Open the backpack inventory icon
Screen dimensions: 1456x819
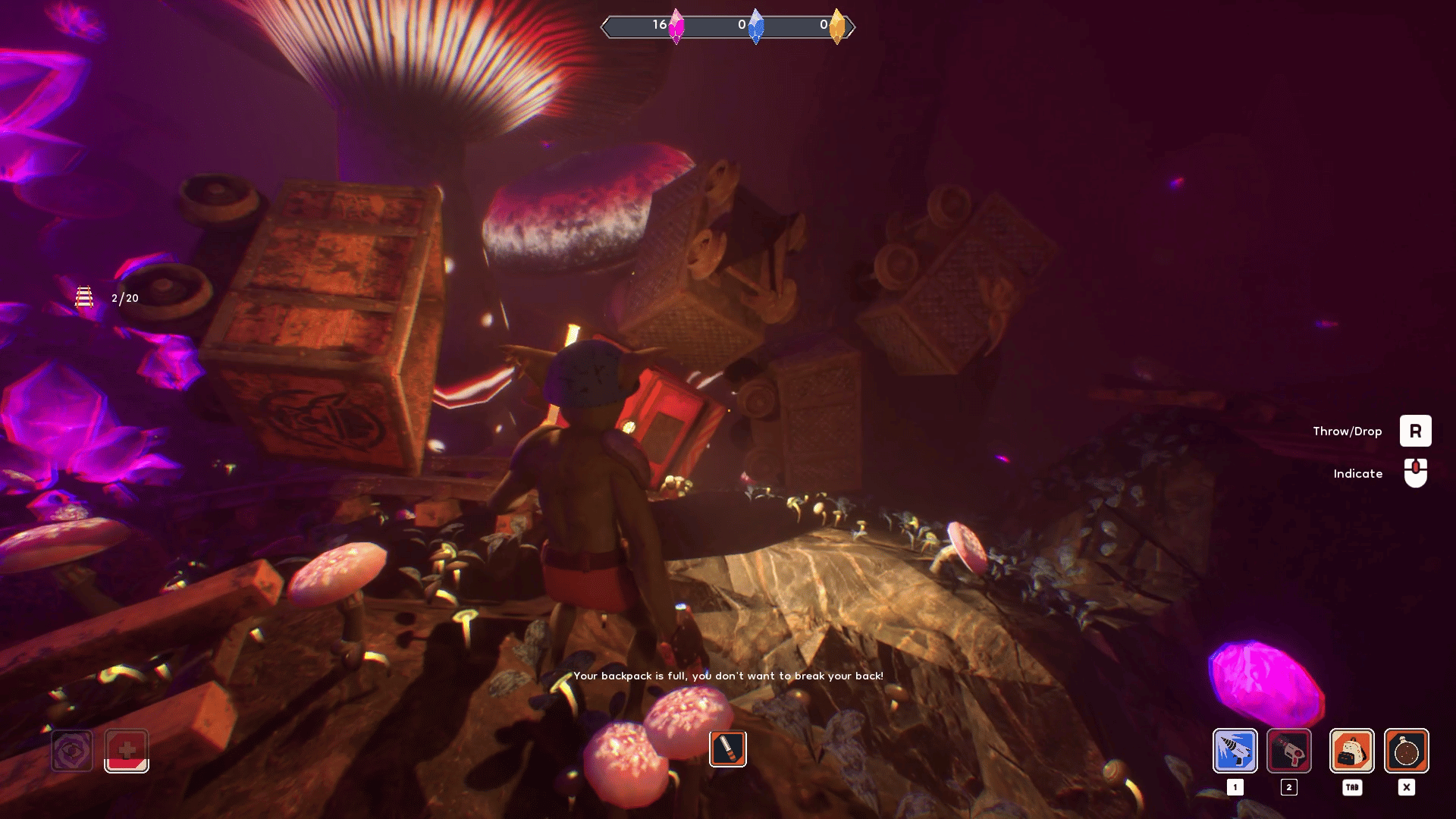coord(1351,751)
